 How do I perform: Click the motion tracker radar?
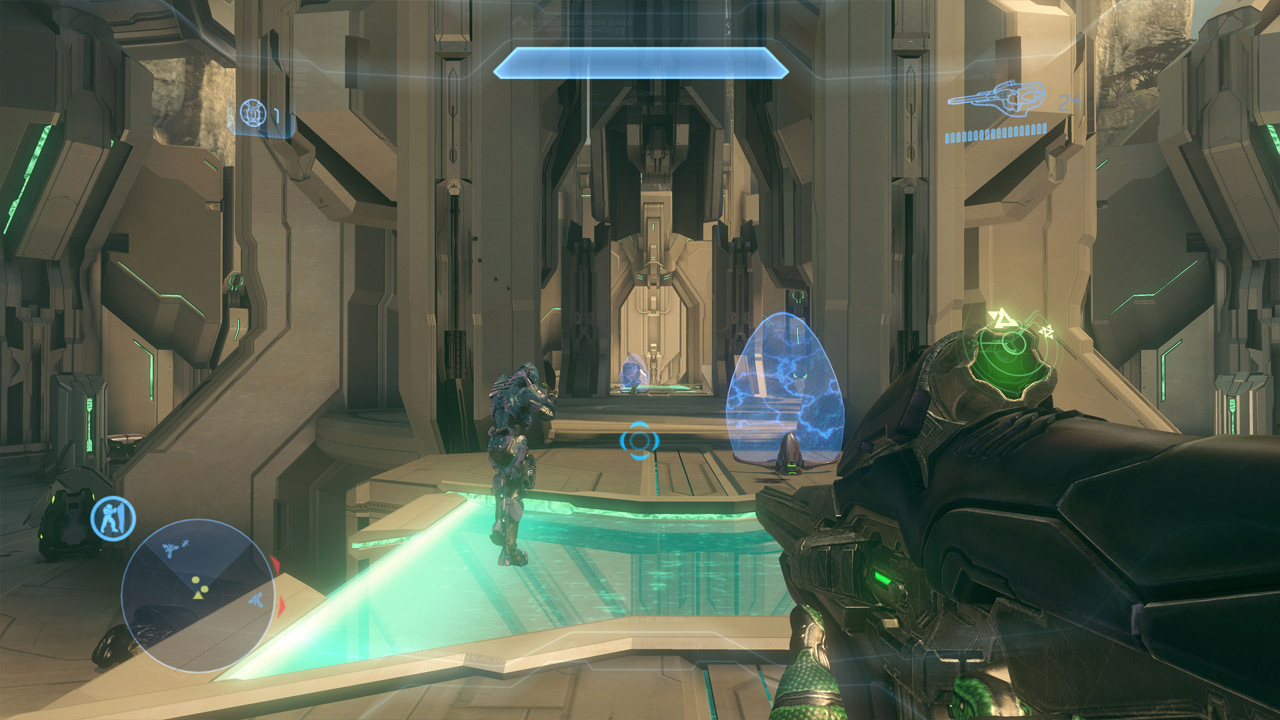click(198, 595)
